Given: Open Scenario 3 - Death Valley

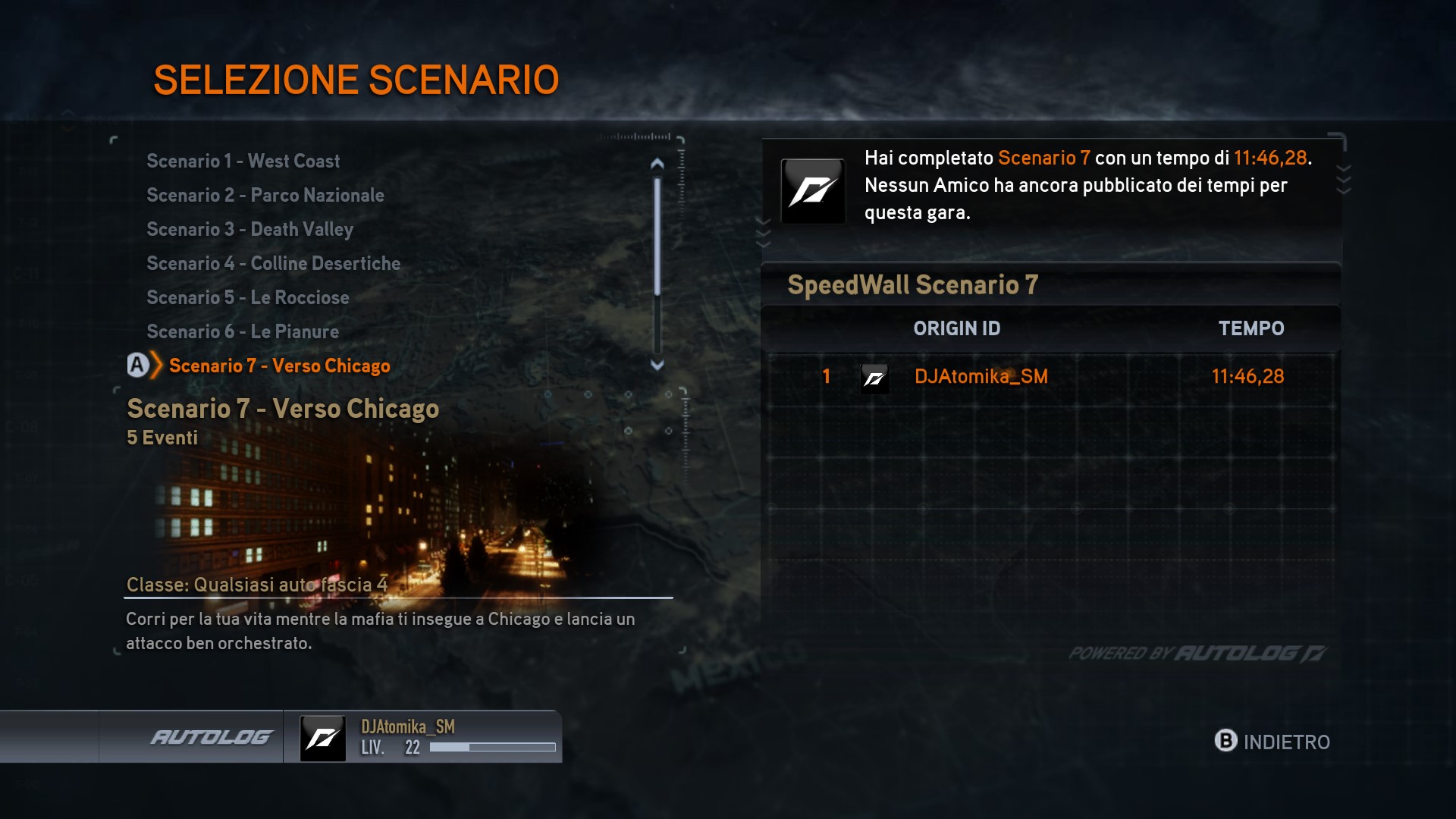Looking at the screenshot, I should [x=249, y=229].
